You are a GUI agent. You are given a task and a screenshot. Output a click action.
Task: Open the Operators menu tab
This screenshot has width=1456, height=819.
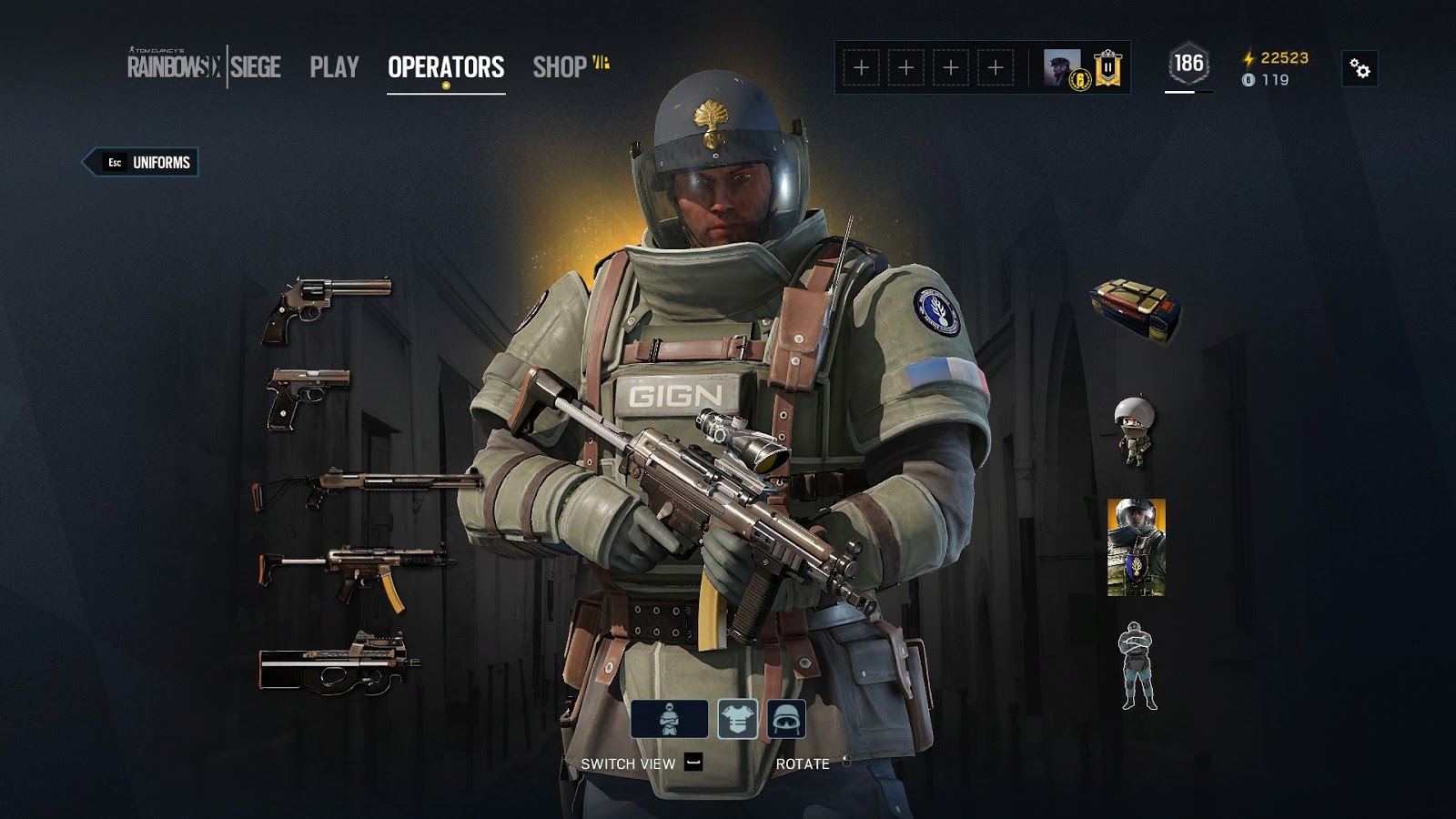[x=445, y=65]
